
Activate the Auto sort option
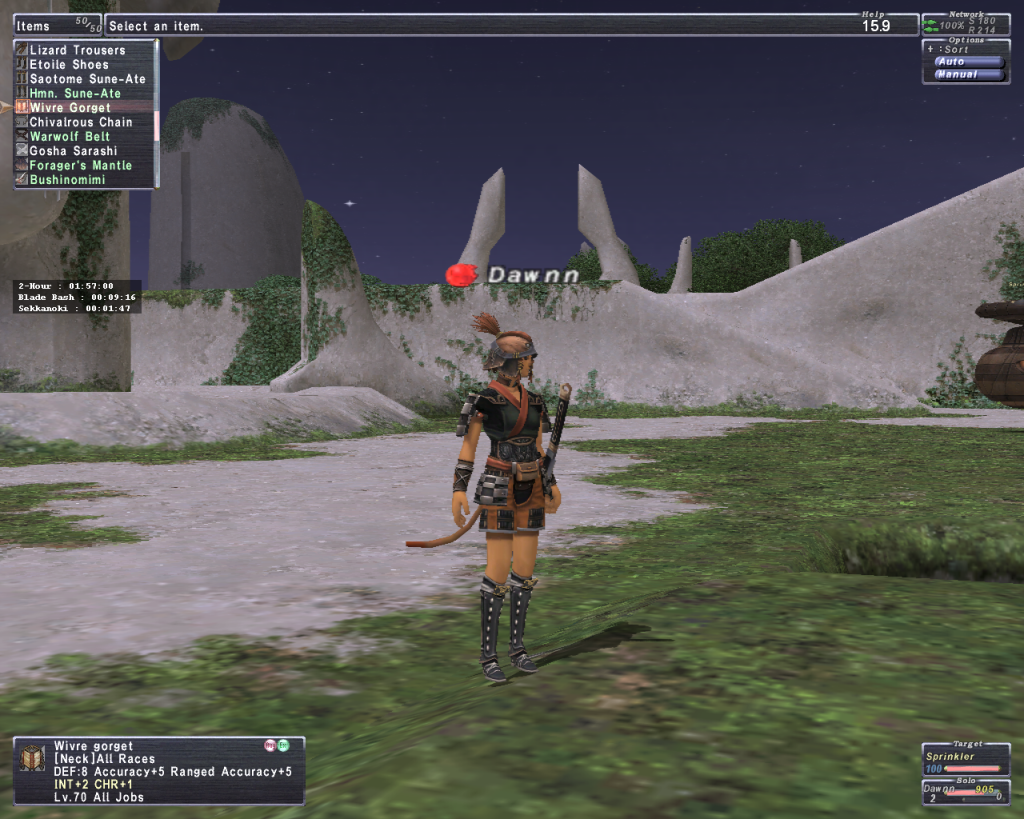(x=966, y=62)
